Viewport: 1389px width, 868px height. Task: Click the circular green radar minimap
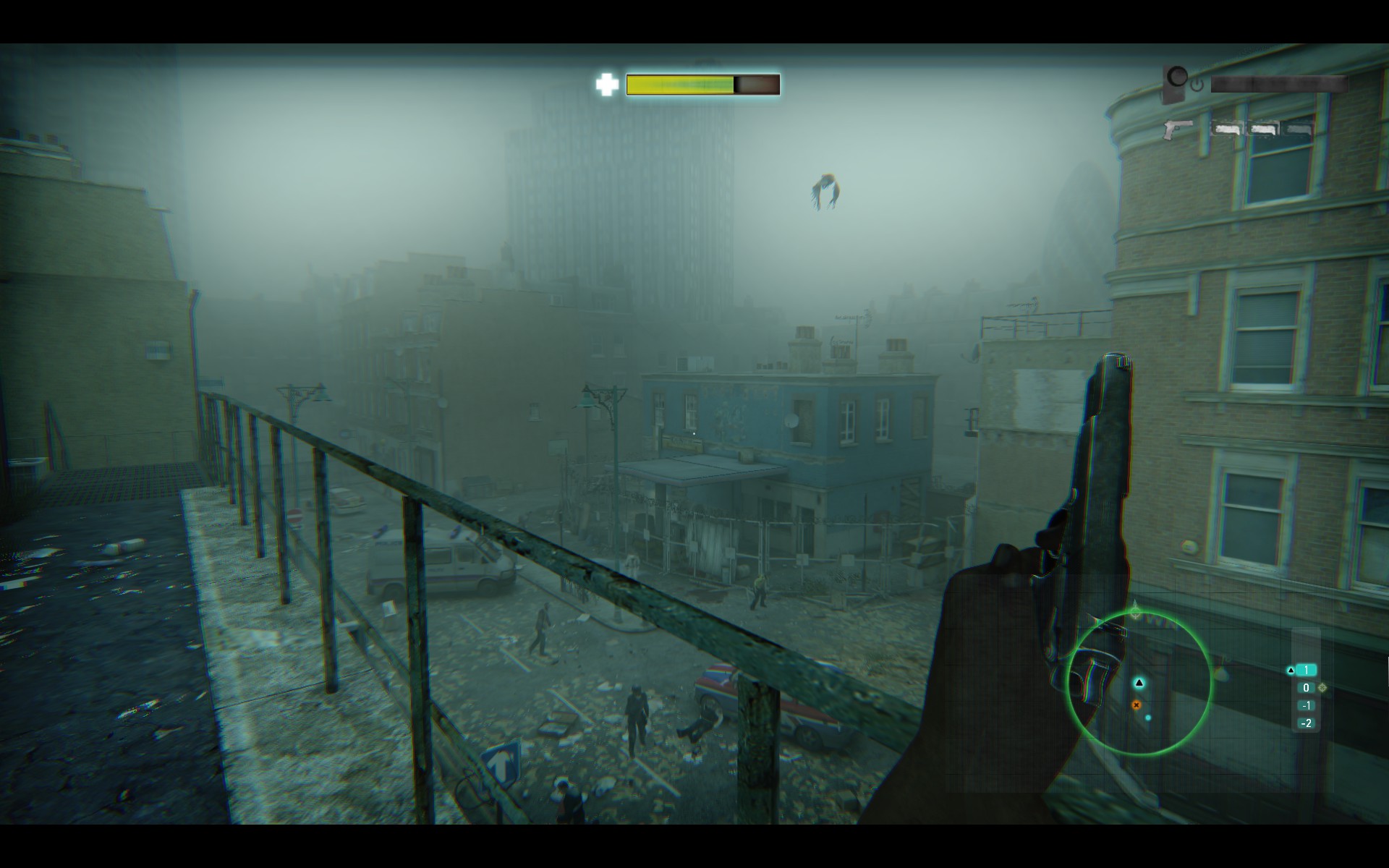pyautogui.click(x=1139, y=684)
